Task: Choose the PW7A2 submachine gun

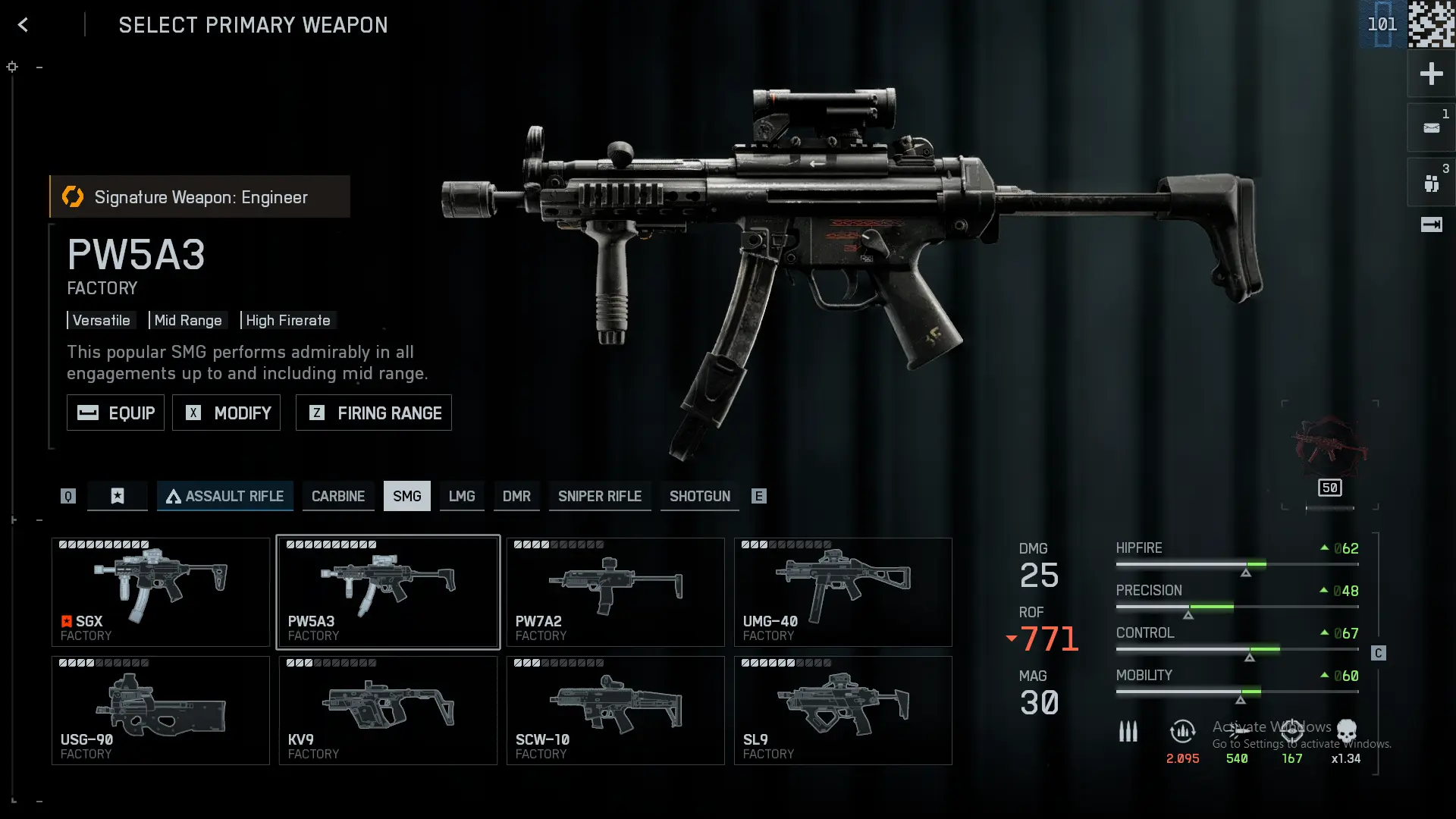Action: (x=615, y=592)
